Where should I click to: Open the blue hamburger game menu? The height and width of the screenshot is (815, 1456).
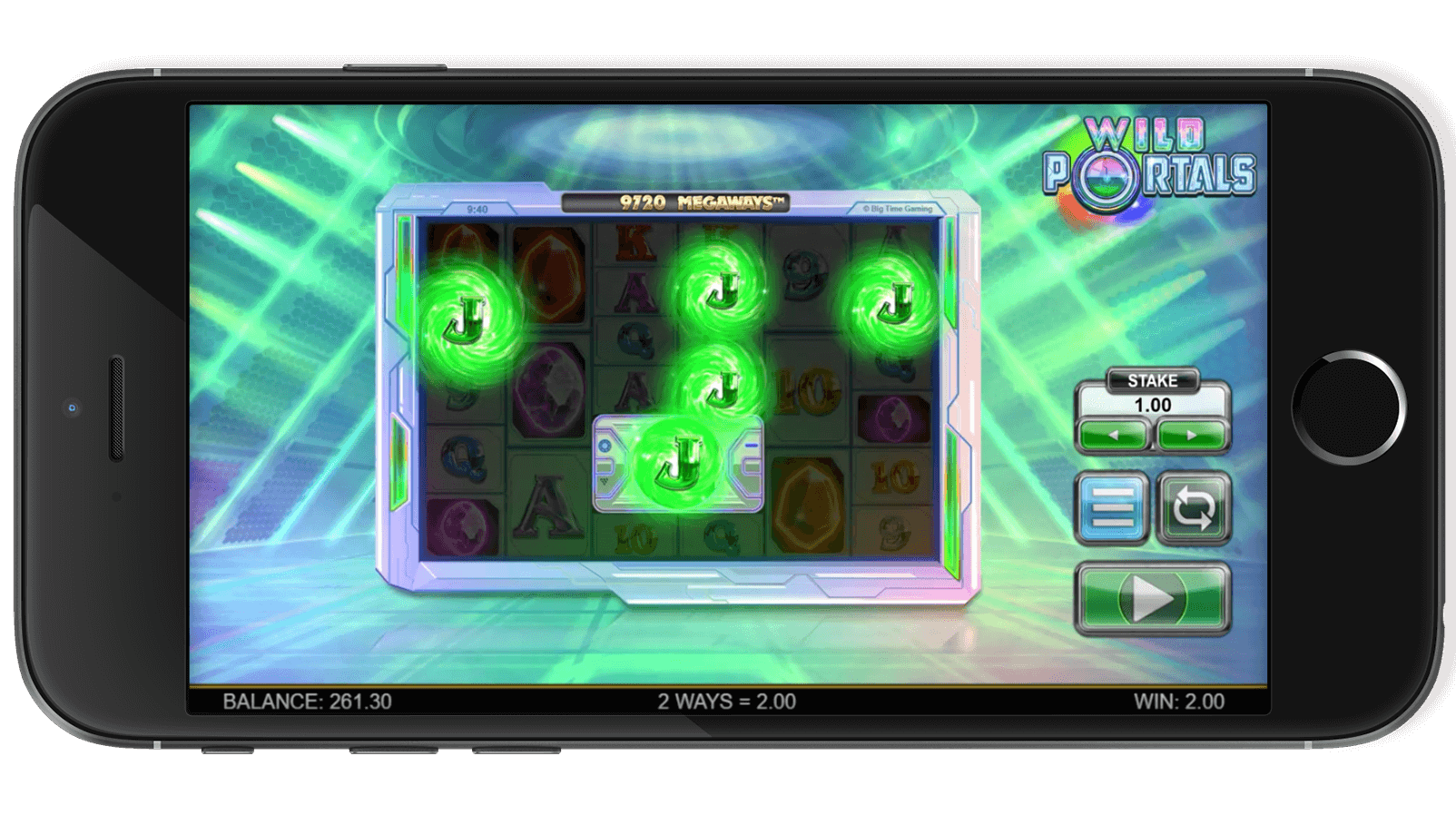pyautogui.click(x=1114, y=507)
